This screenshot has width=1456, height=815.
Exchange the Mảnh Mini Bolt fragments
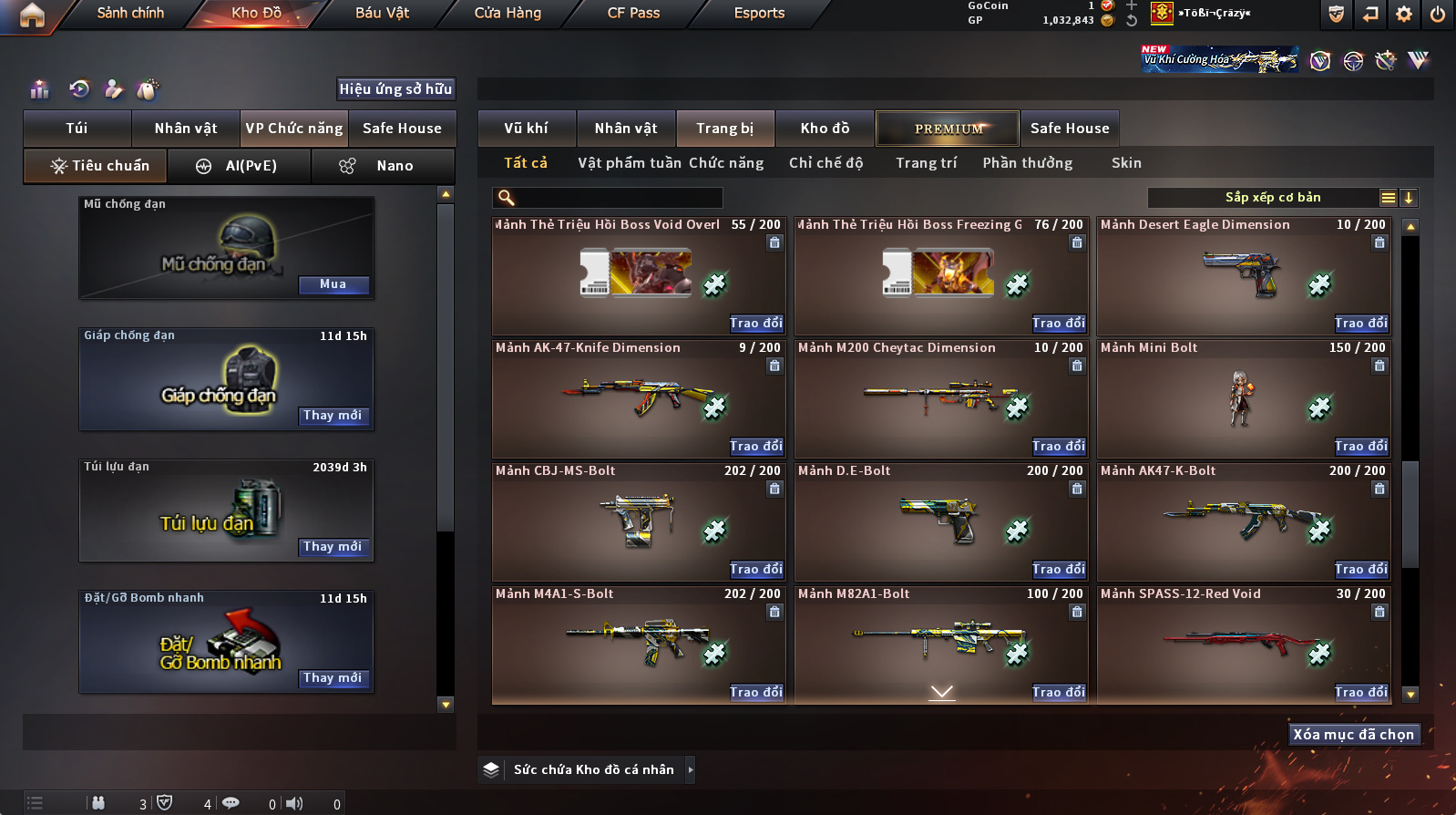[x=1361, y=446]
